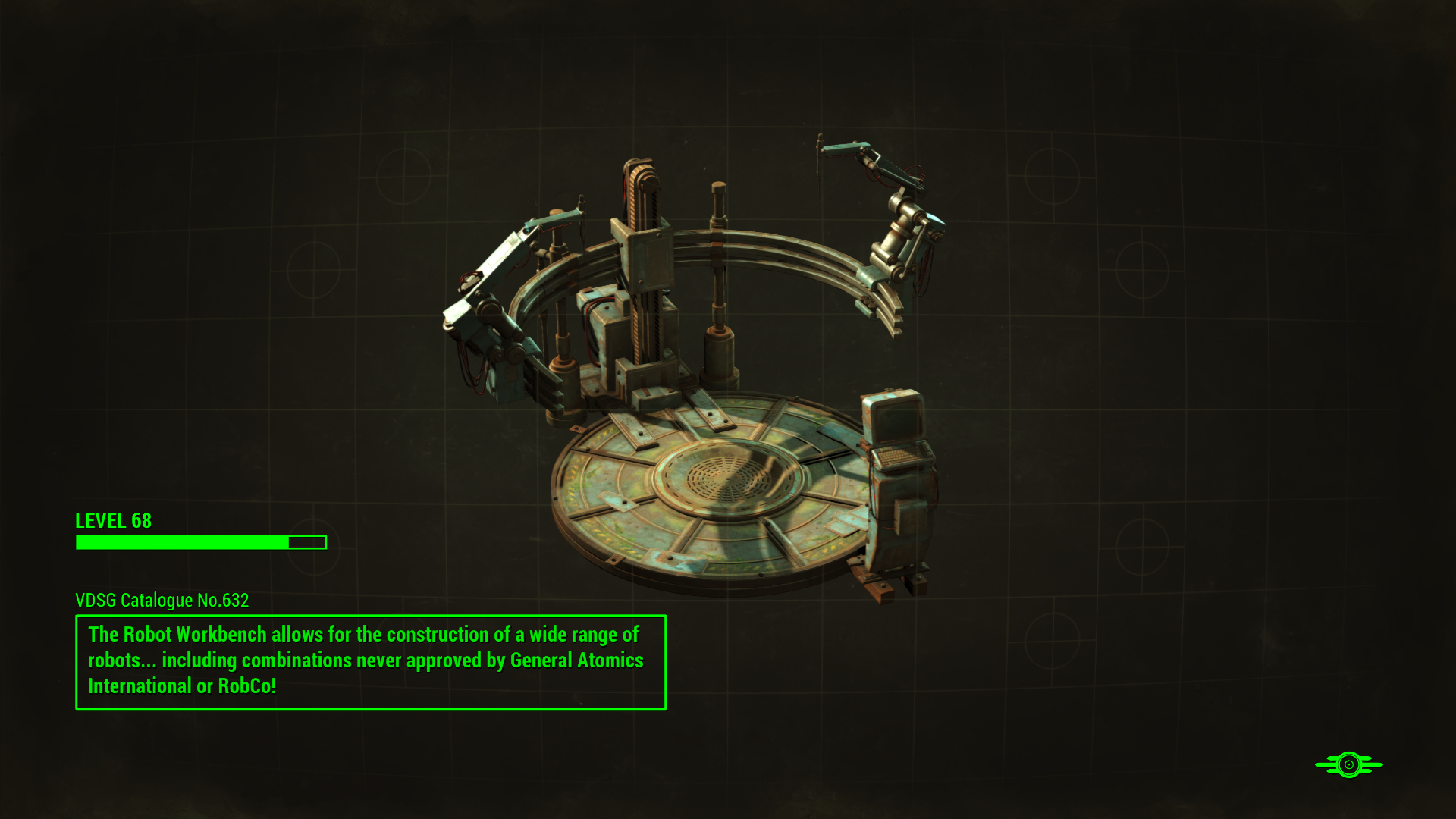Click the grated vent at the platform center
1456x819 pixels.
[728, 478]
